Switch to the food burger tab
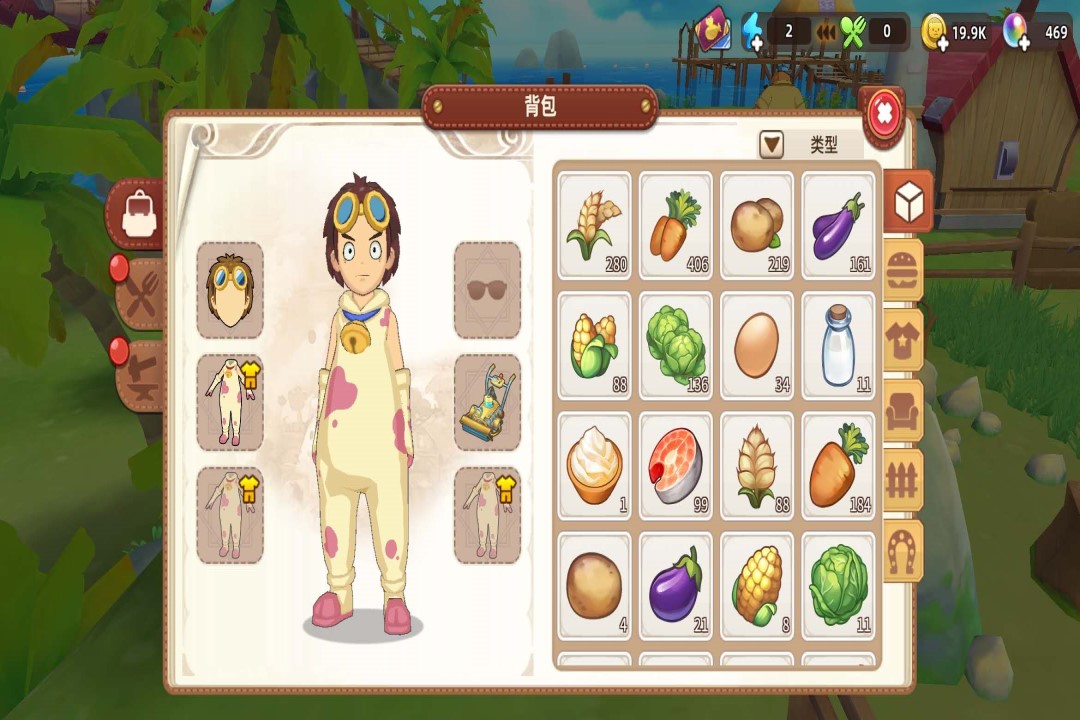 904,270
